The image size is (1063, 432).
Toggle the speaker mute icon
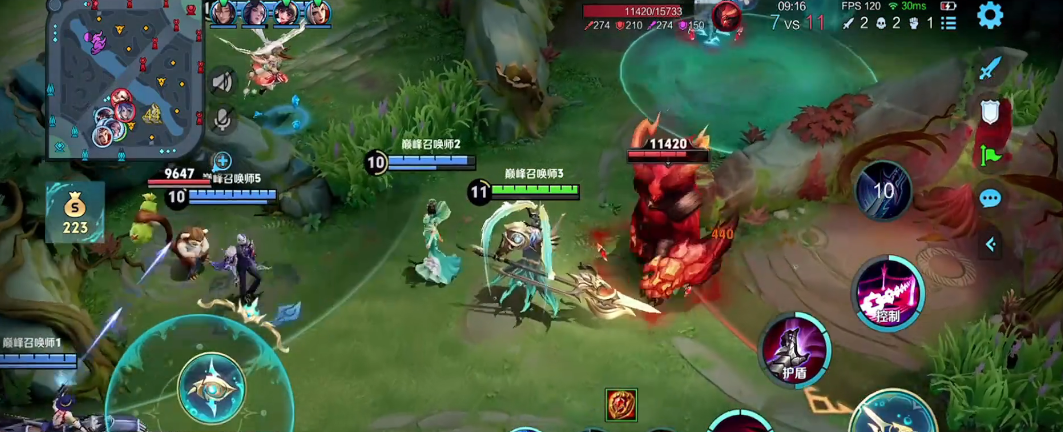click(223, 81)
